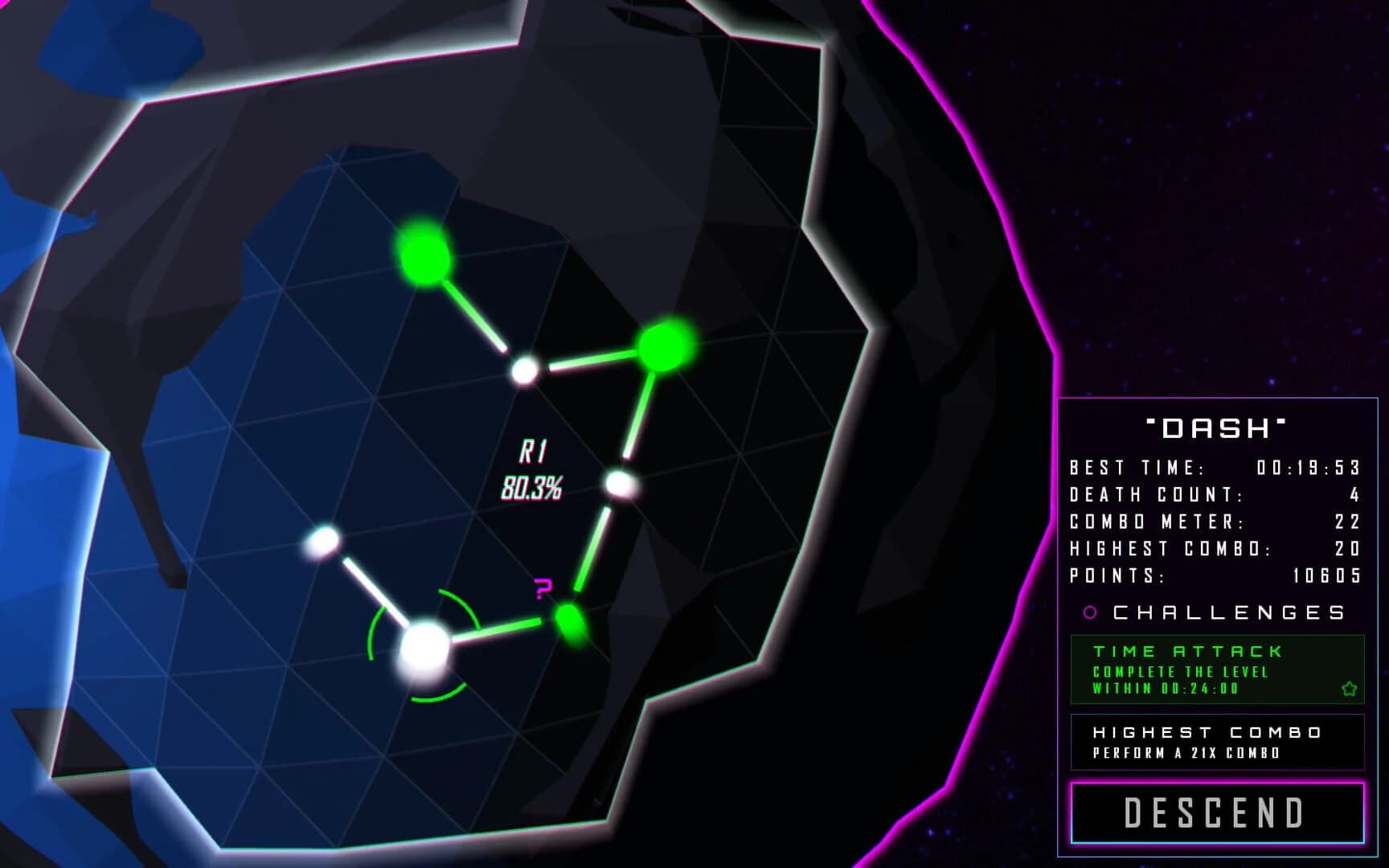Screen dimensions: 1389x868
Task: Enable the Time Attack challenge
Action: coord(1219,669)
